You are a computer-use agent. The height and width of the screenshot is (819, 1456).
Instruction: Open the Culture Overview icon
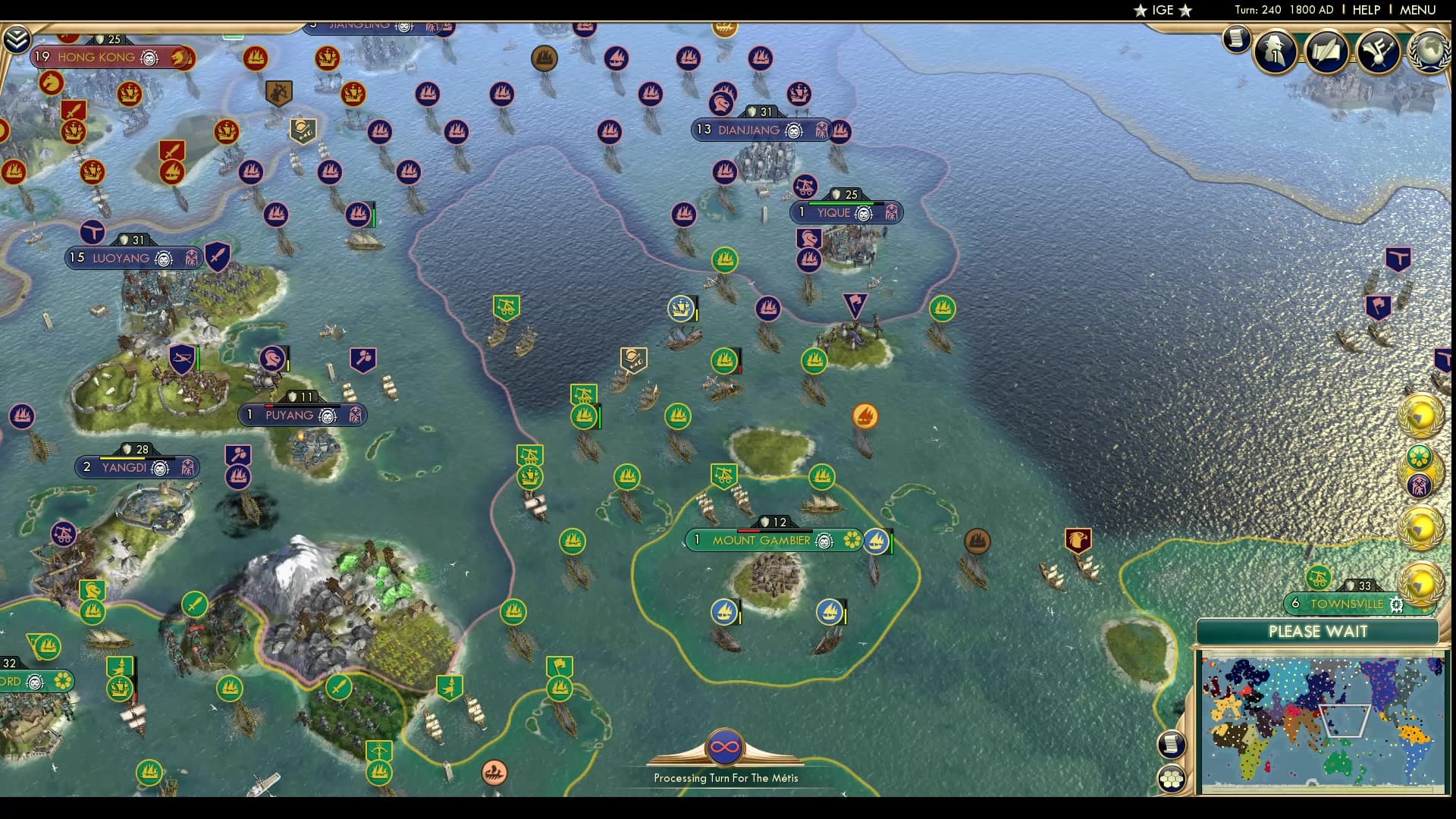[1376, 52]
